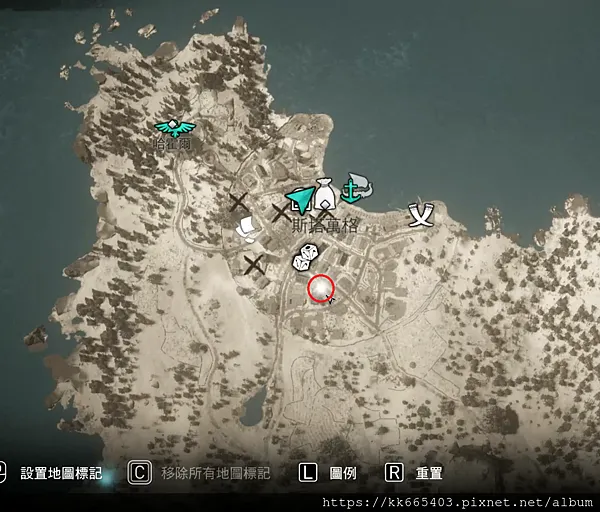The image size is (600, 512).
Task: Select the drinking horn activity marker
Action: (421, 215)
